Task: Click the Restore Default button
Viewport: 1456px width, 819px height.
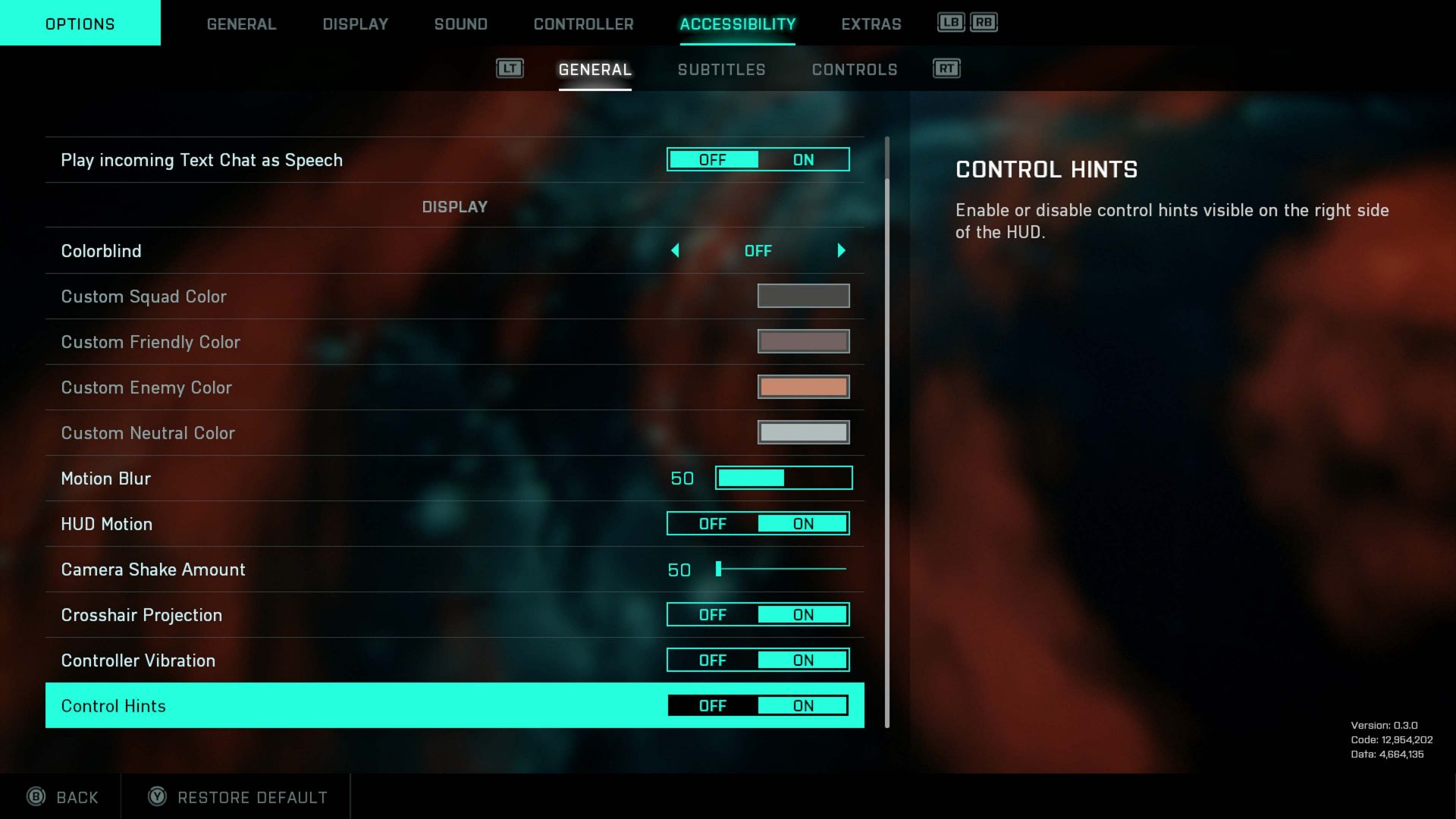Action: tap(236, 797)
